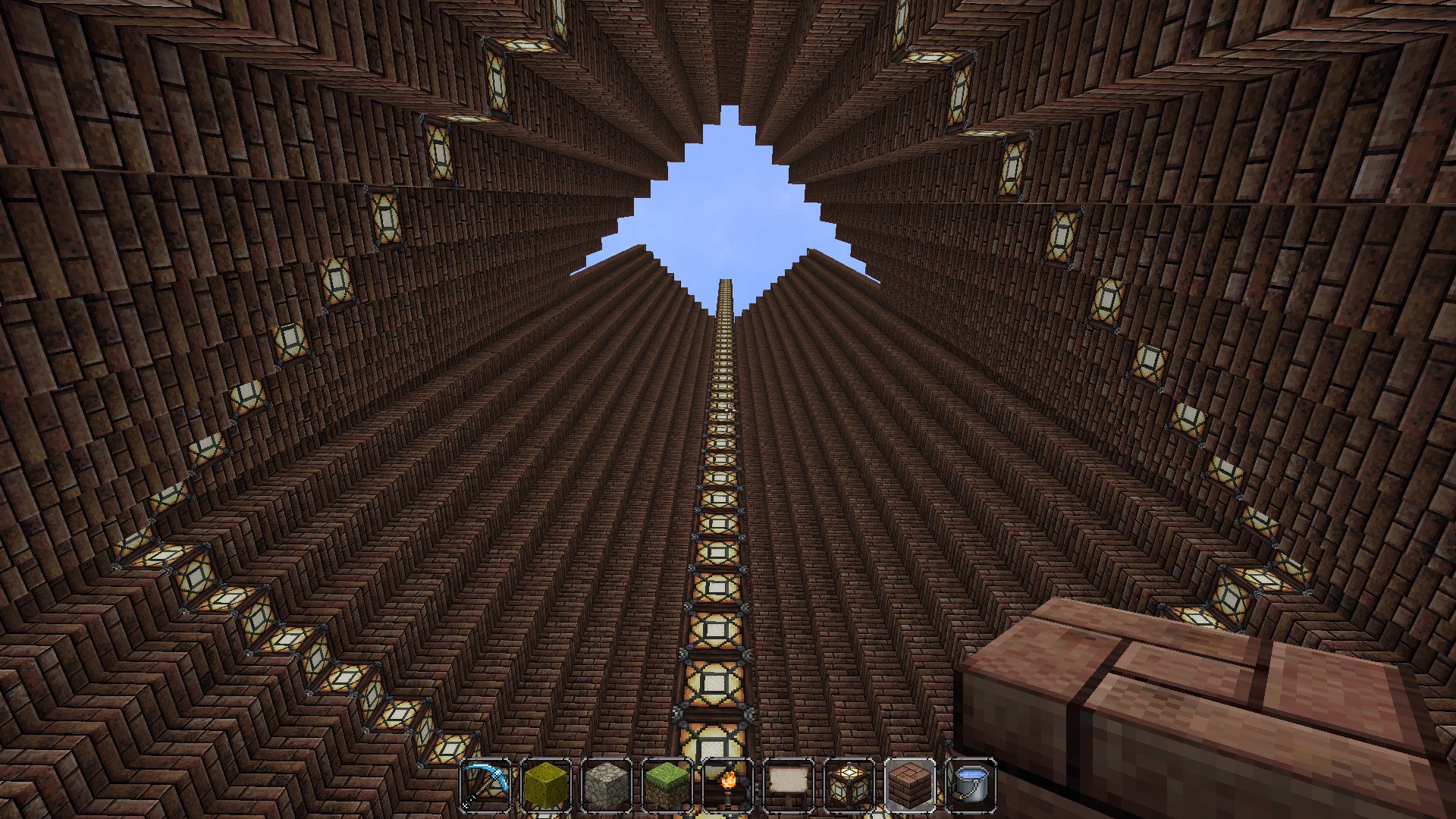Click the brick block hotbar slot
The width and height of the screenshot is (1456, 819).
[910, 784]
